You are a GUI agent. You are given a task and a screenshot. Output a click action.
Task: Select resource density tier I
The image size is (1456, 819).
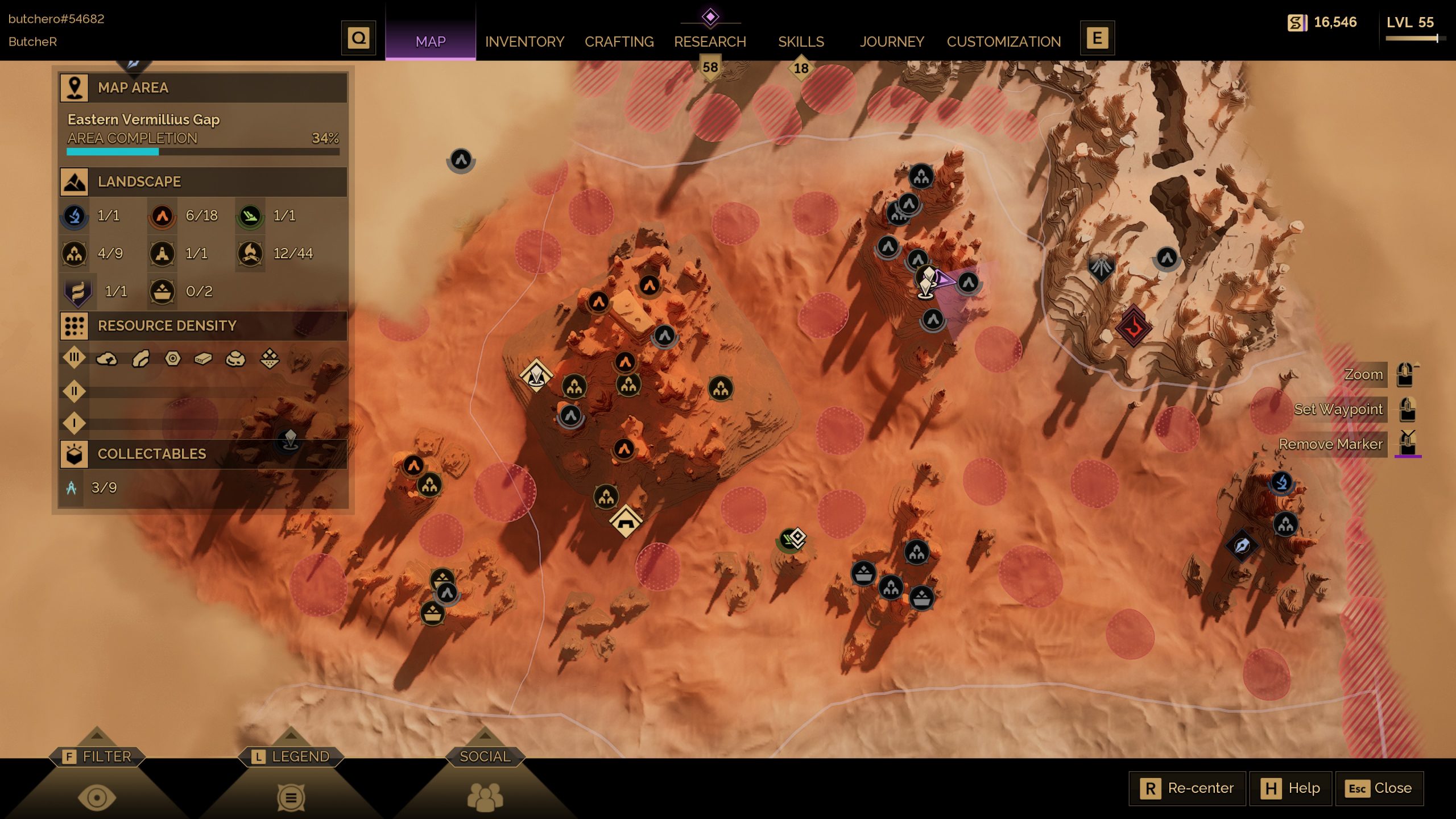(x=75, y=423)
